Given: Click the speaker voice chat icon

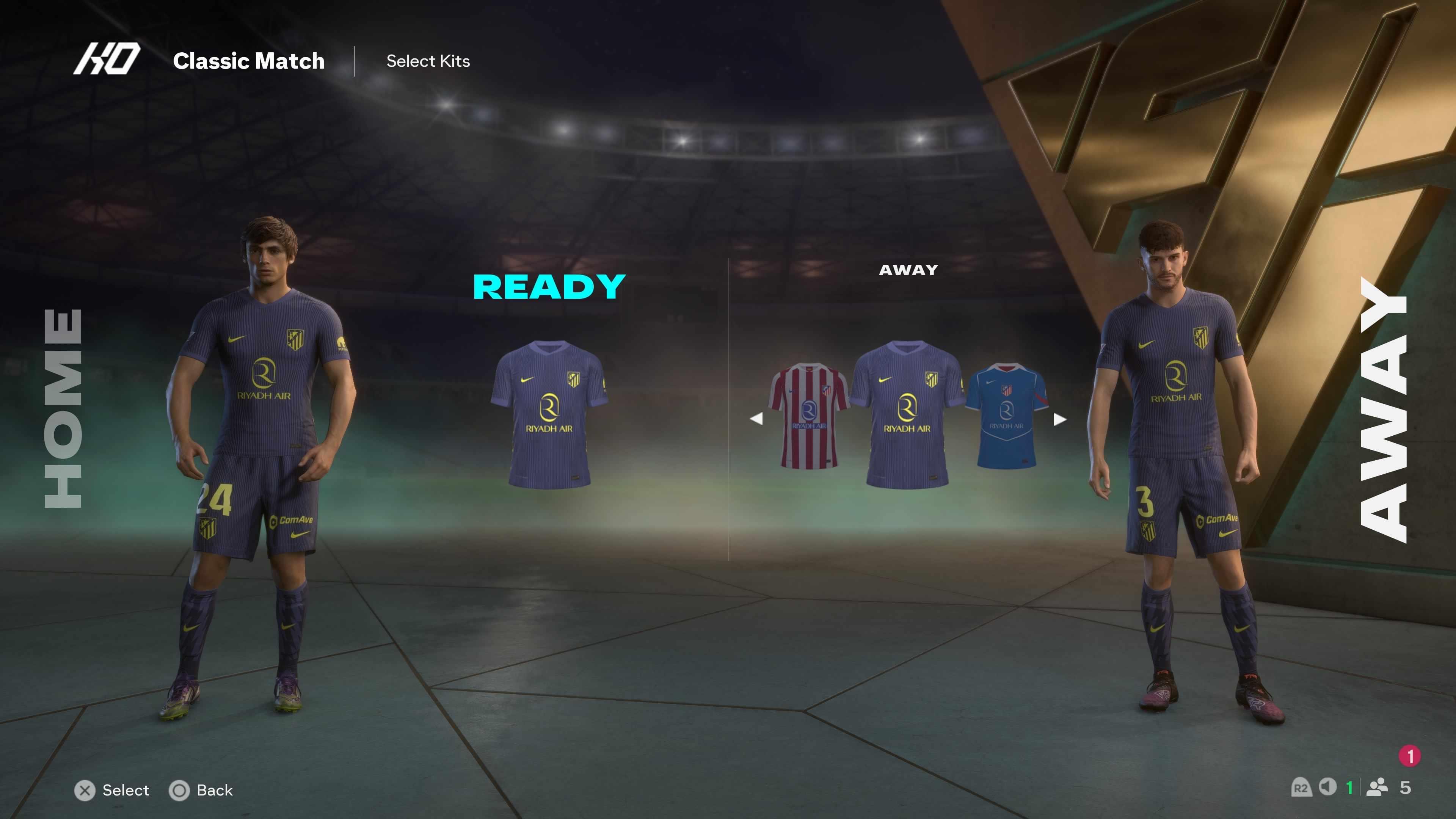Looking at the screenshot, I should [x=1327, y=787].
